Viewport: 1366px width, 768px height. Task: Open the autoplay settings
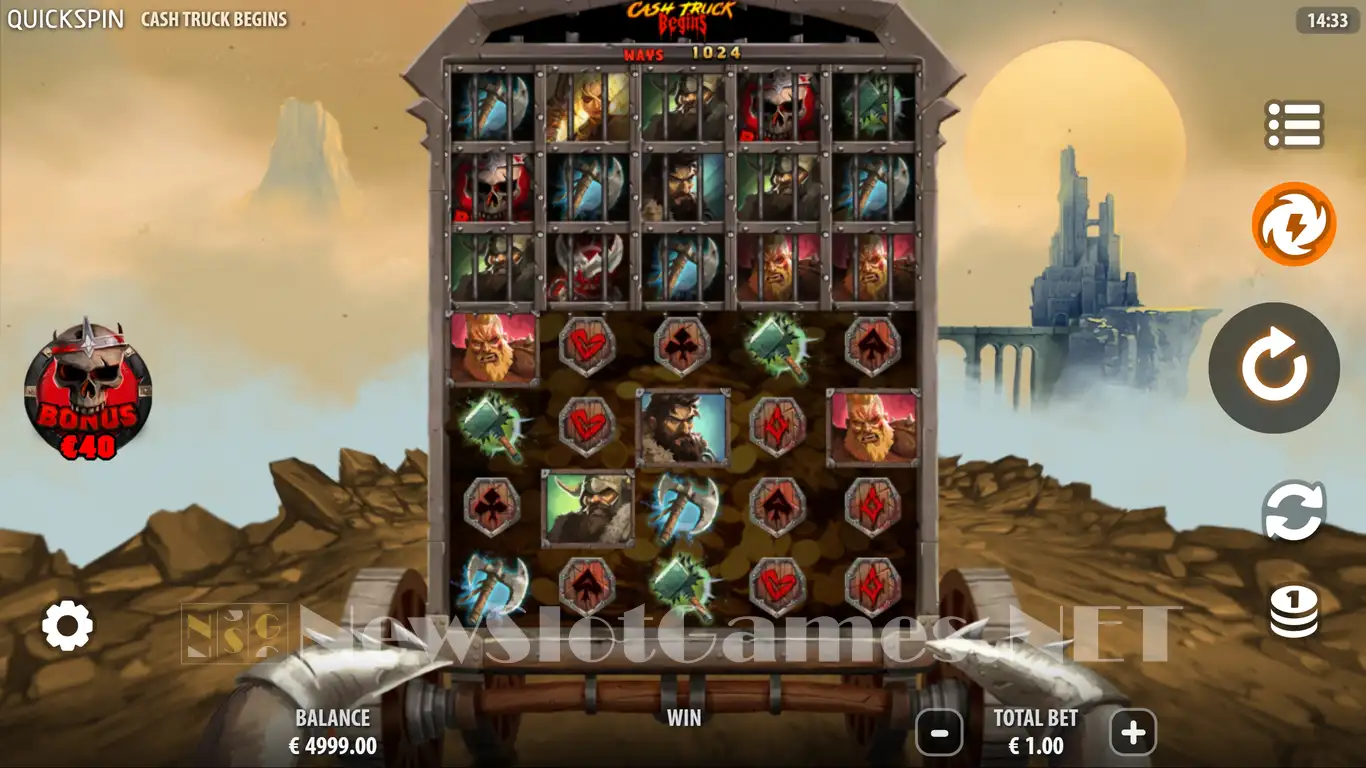(x=1294, y=510)
